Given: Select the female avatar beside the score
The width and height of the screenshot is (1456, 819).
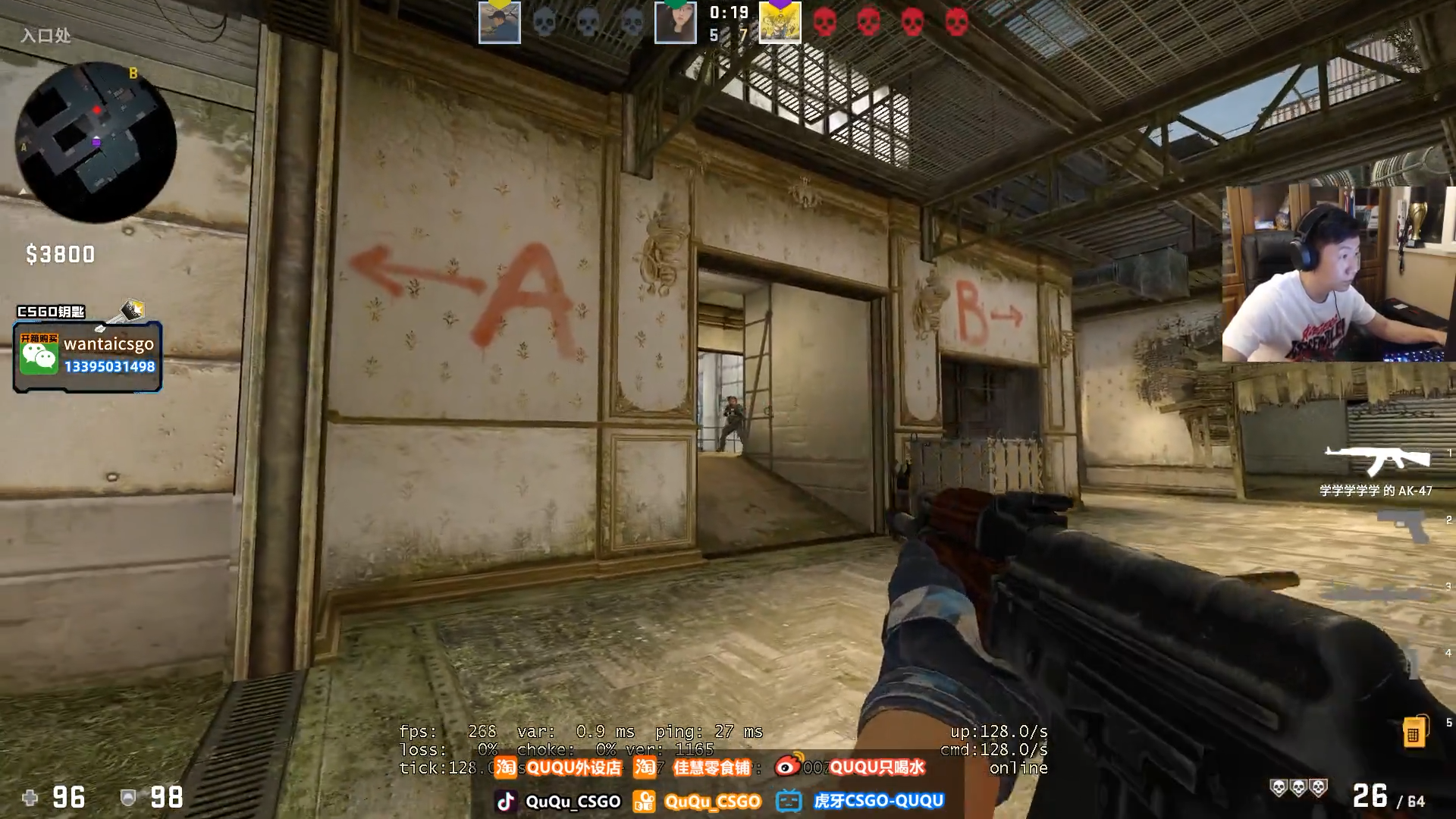Looking at the screenshot, I should point(676,20).
